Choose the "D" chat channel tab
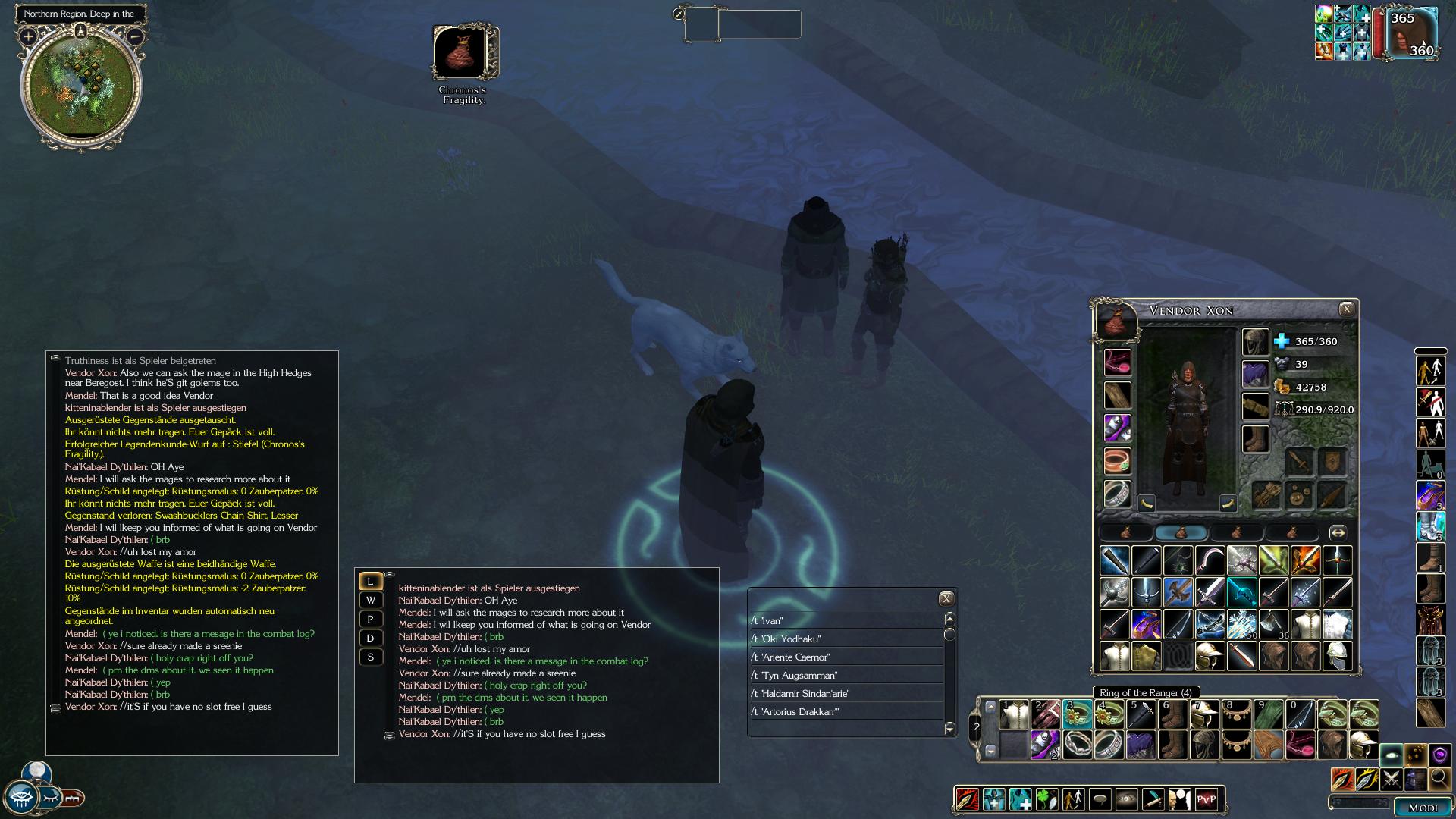The width and height of the screenshot is (1456, 819). (370, 638)
